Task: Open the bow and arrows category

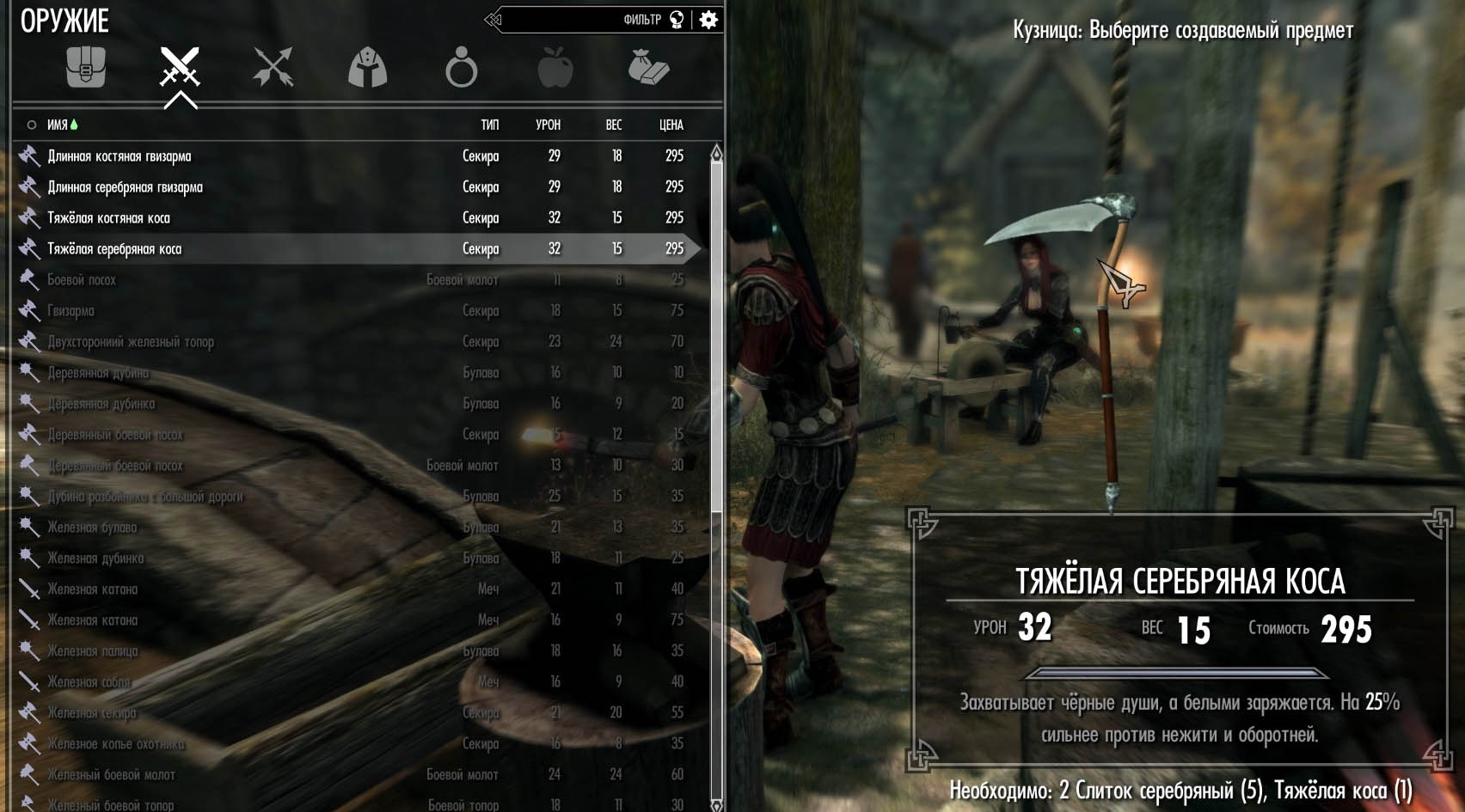Action: click(273, 67)
